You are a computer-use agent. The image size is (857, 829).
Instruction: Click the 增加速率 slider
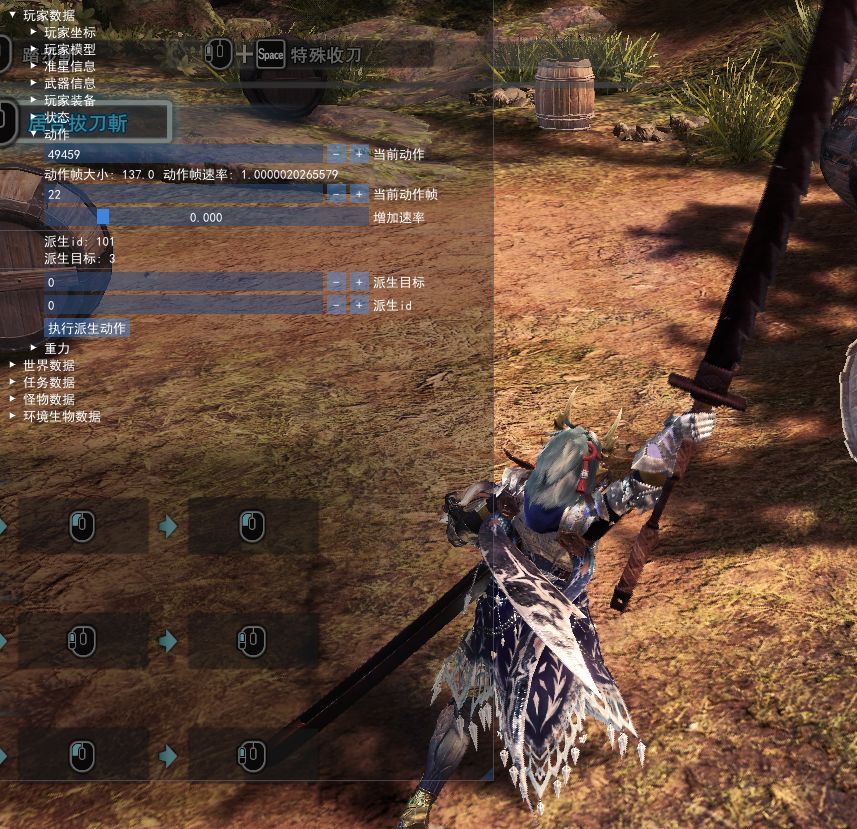click(x=206, y=217)
